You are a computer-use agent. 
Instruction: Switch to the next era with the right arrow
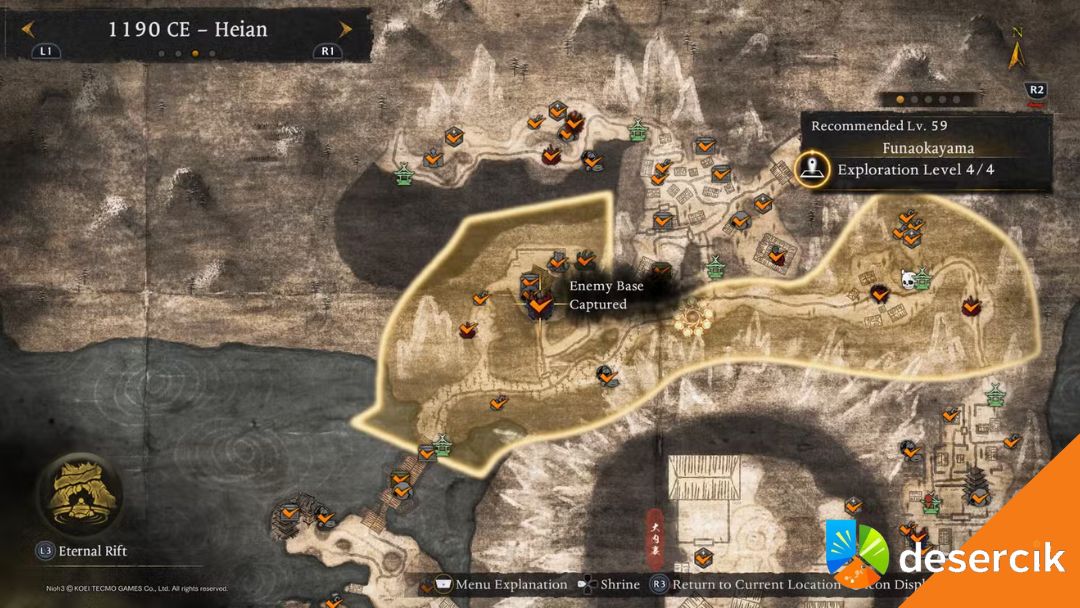click(x=345, y=29)
